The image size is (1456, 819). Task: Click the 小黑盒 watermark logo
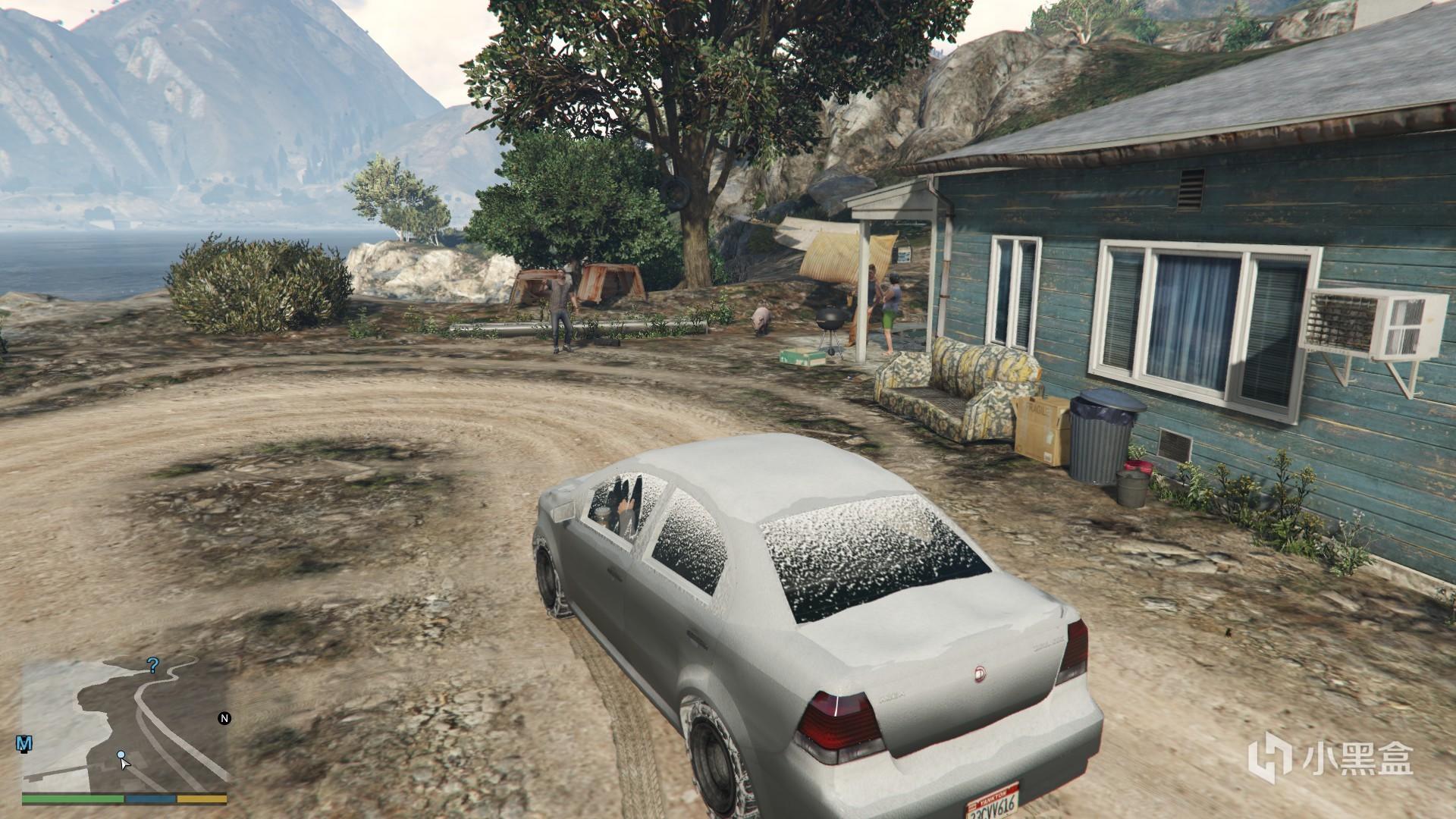point(1332,758)
